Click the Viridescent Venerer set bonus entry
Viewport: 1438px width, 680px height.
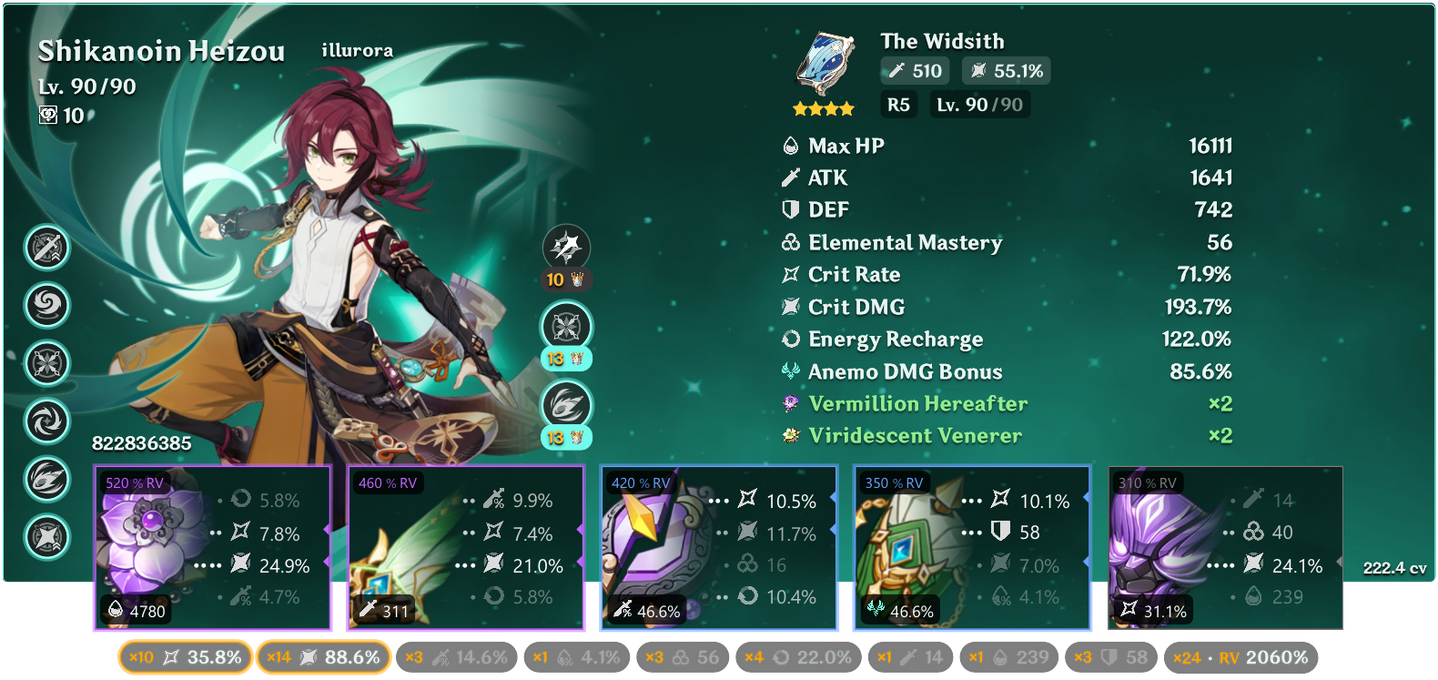pyautogui.click(x=915, y=436)
